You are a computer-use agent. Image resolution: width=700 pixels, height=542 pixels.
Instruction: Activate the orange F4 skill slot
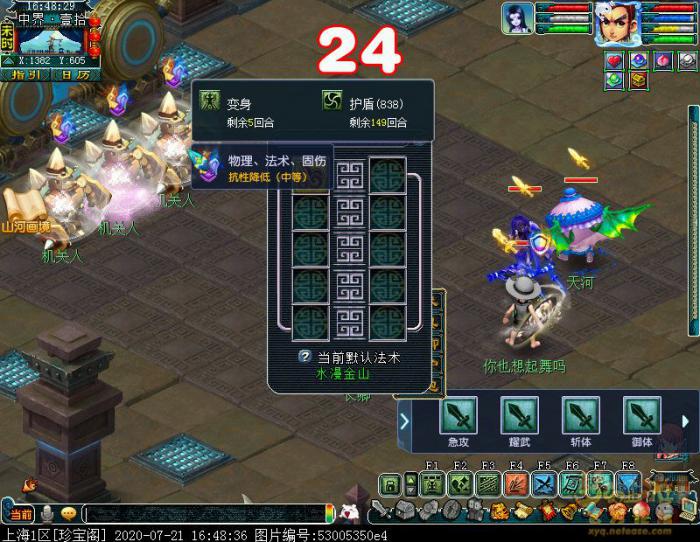516,485
